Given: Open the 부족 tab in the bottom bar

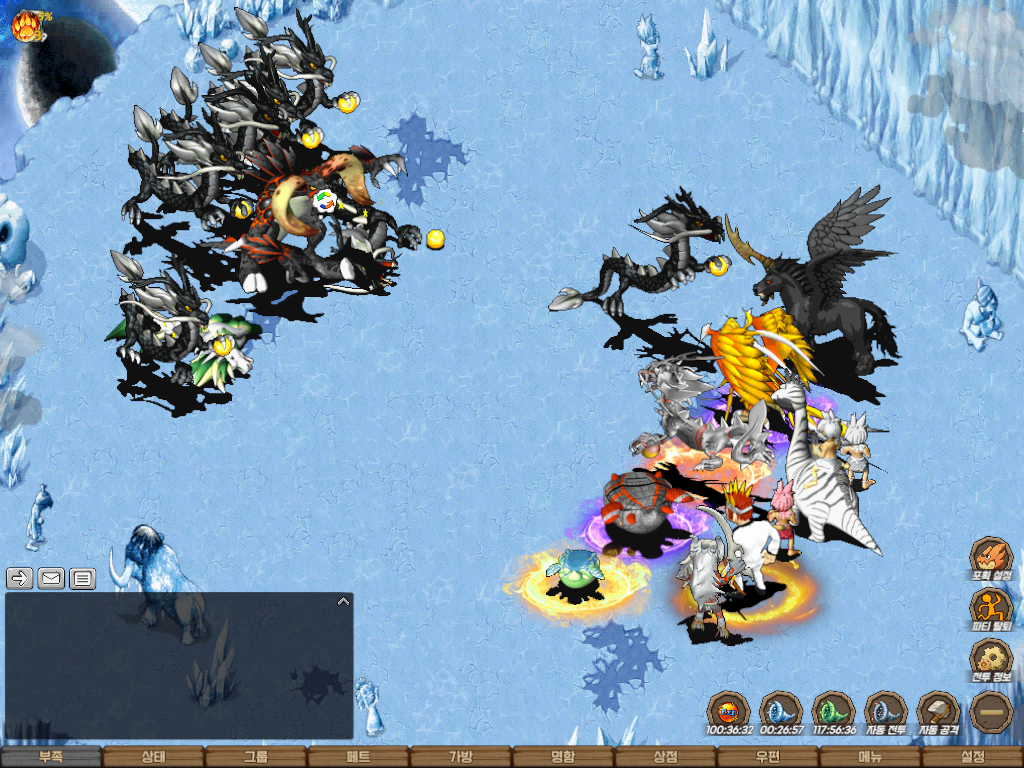Looking at the screenshot, I should (x=51, y=757).
